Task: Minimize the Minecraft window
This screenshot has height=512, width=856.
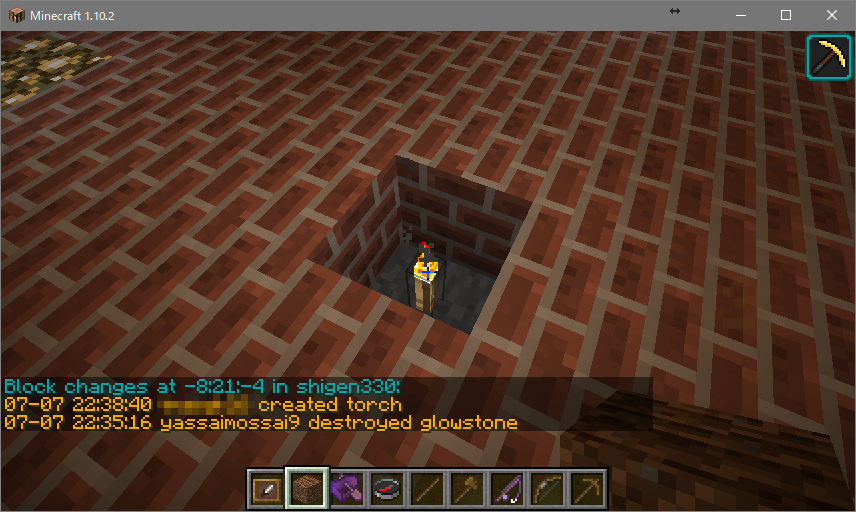Action: pyautogui.click(x=741, y=15)
